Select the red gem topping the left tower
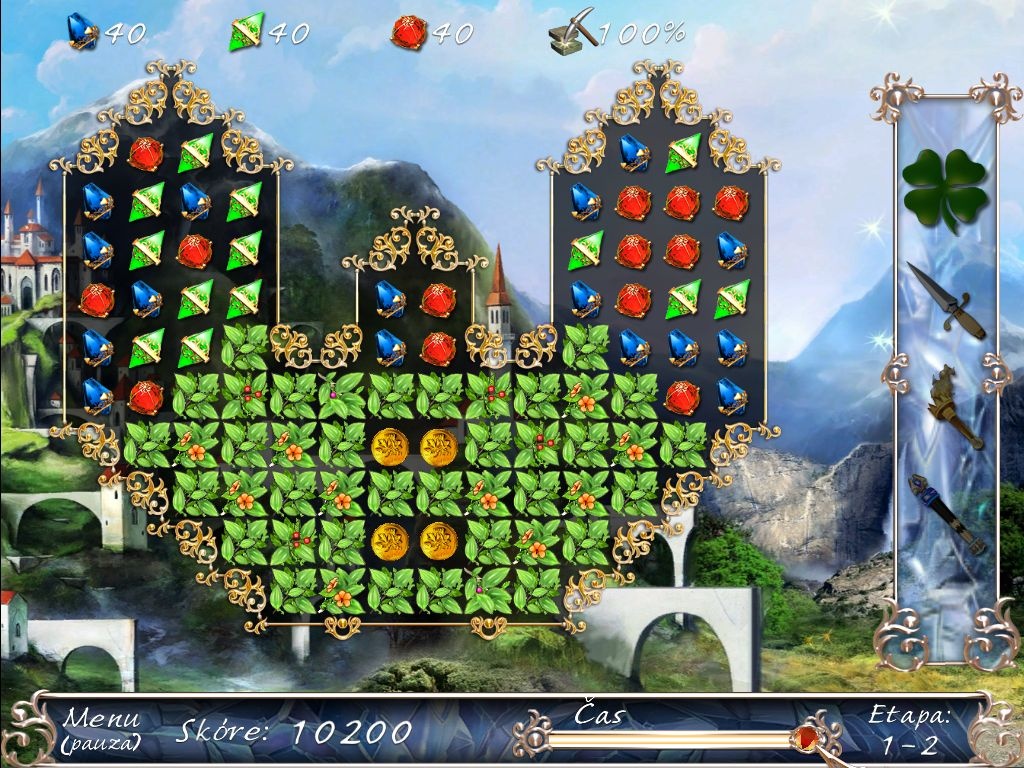1024x768 pixels. [x=145, y=152]
